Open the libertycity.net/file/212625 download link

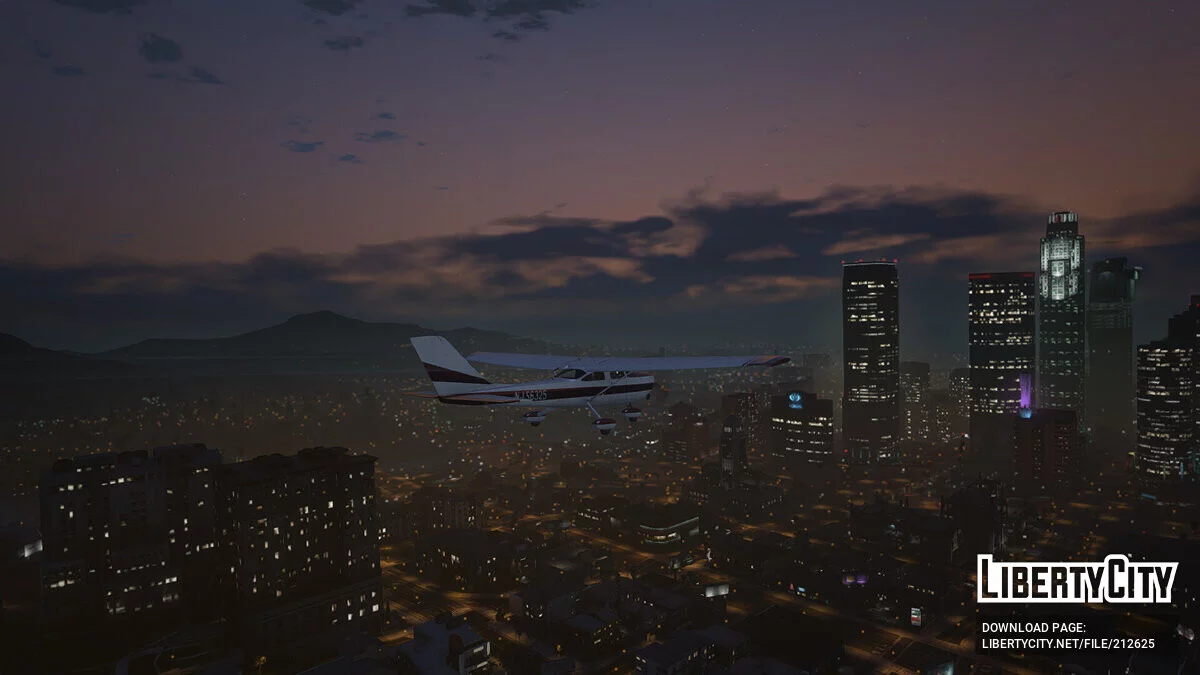point(1068,644)
